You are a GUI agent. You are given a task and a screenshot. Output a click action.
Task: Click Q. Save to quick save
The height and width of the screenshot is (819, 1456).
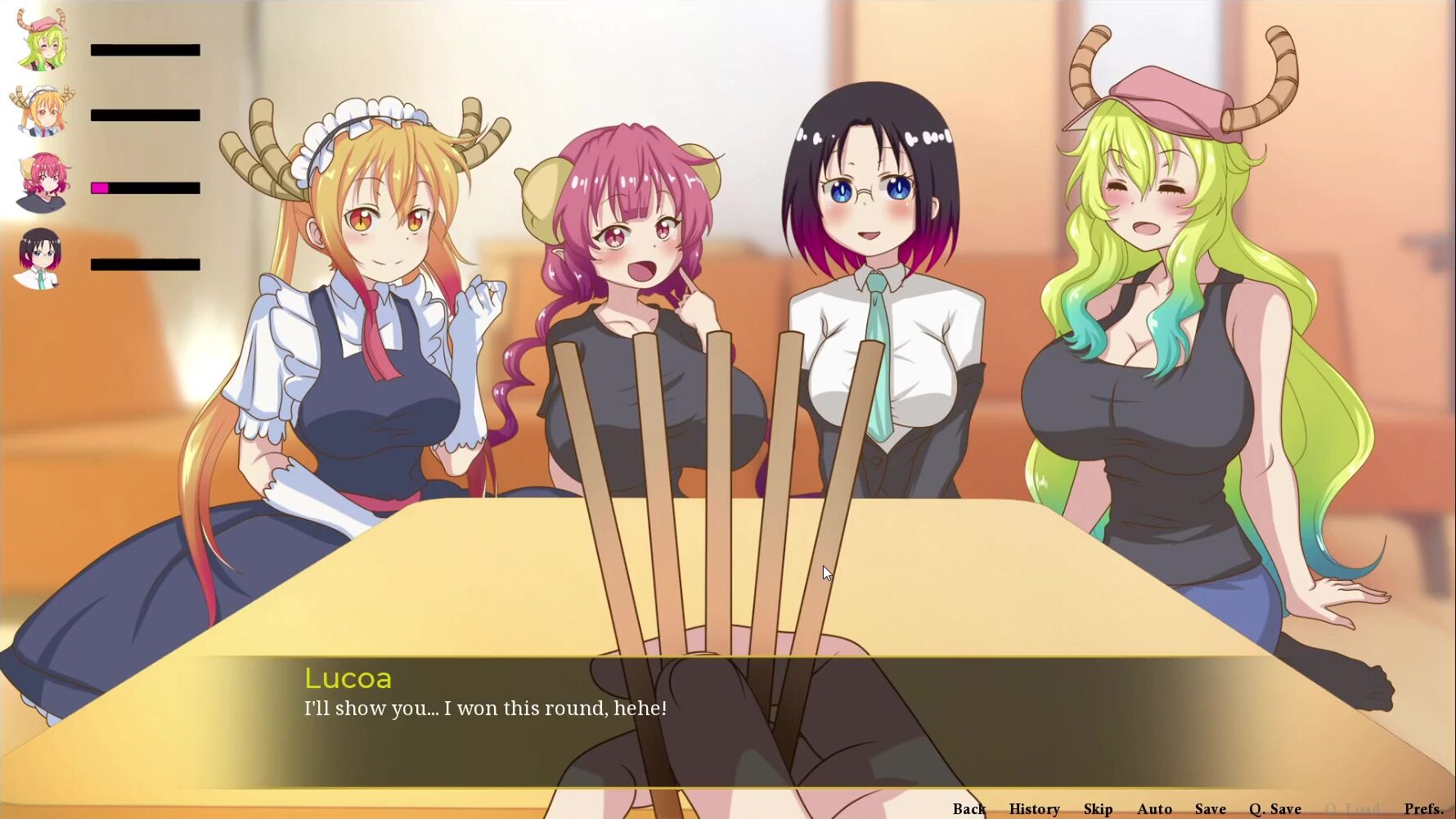tap(1274, 808)
